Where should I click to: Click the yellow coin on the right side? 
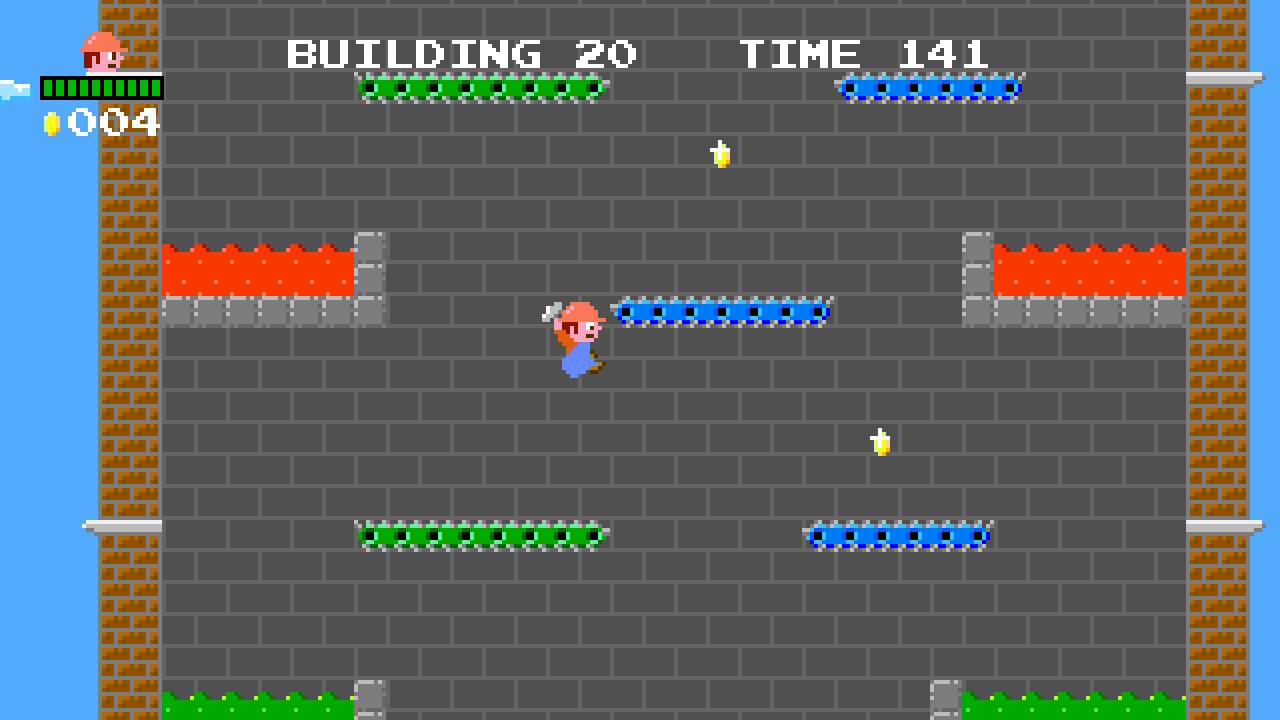tap(878, 440)
